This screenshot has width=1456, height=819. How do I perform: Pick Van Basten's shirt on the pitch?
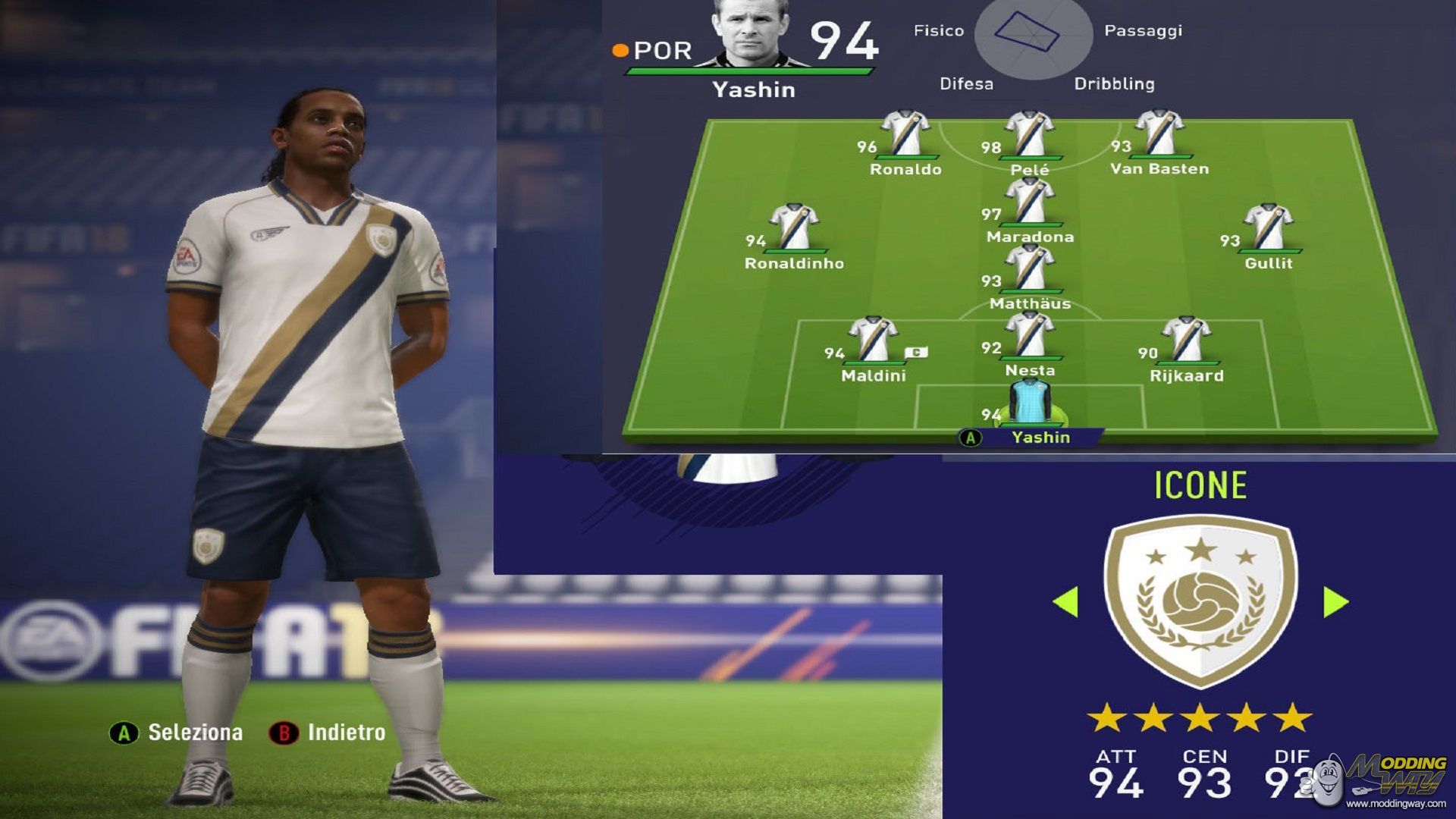[x=1159, y=135]
